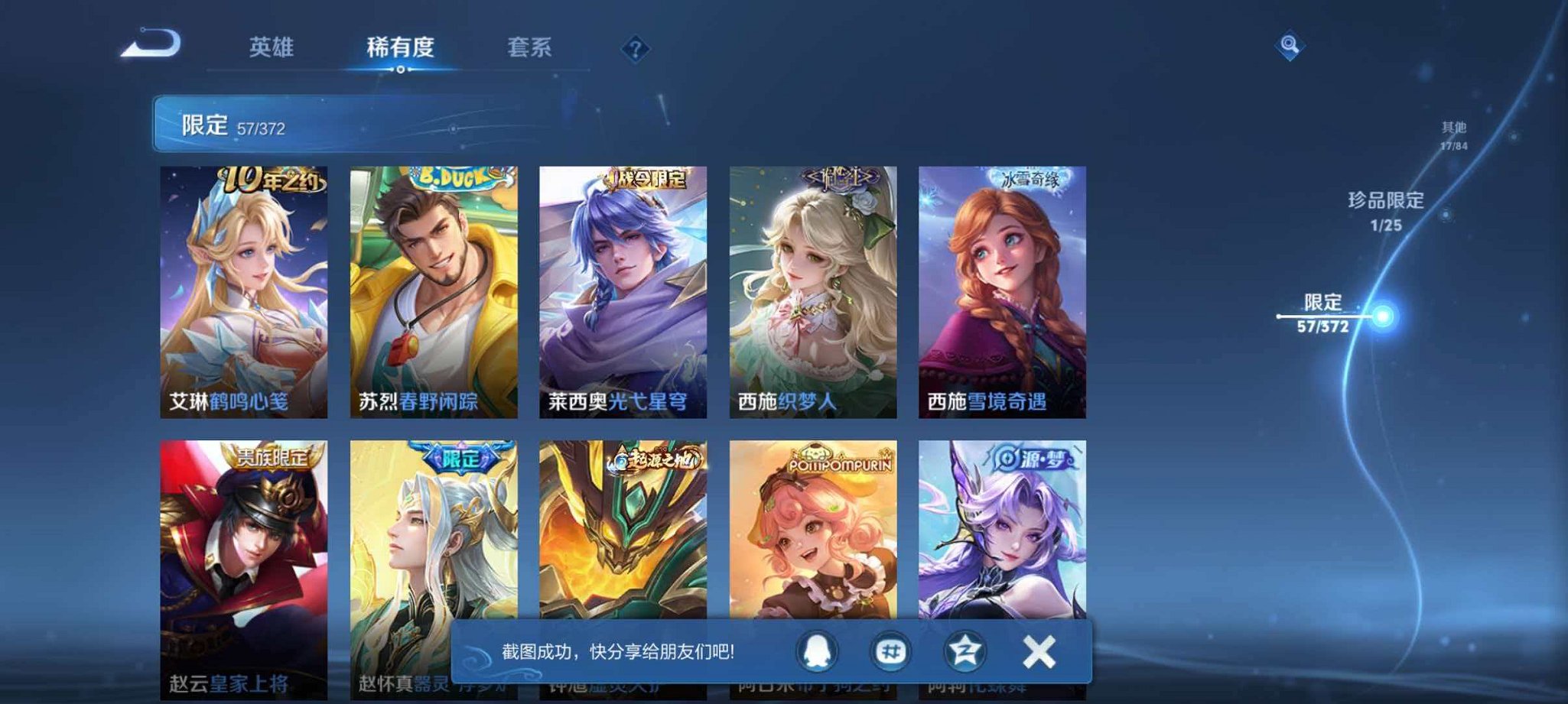Open the help question mark icon

tap(637, 48)
